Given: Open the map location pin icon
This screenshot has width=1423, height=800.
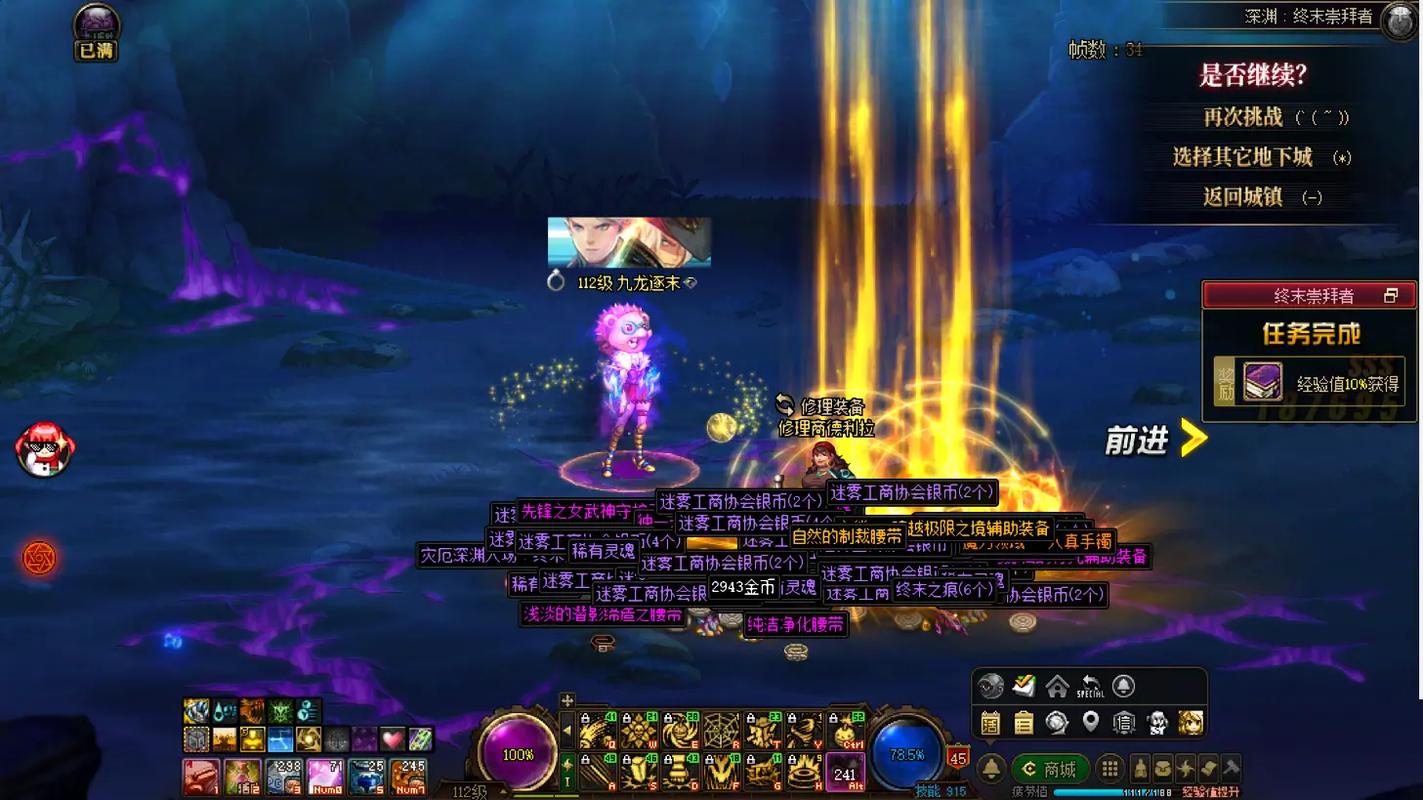Looking at the screenshot, I should click(1090, 722).
